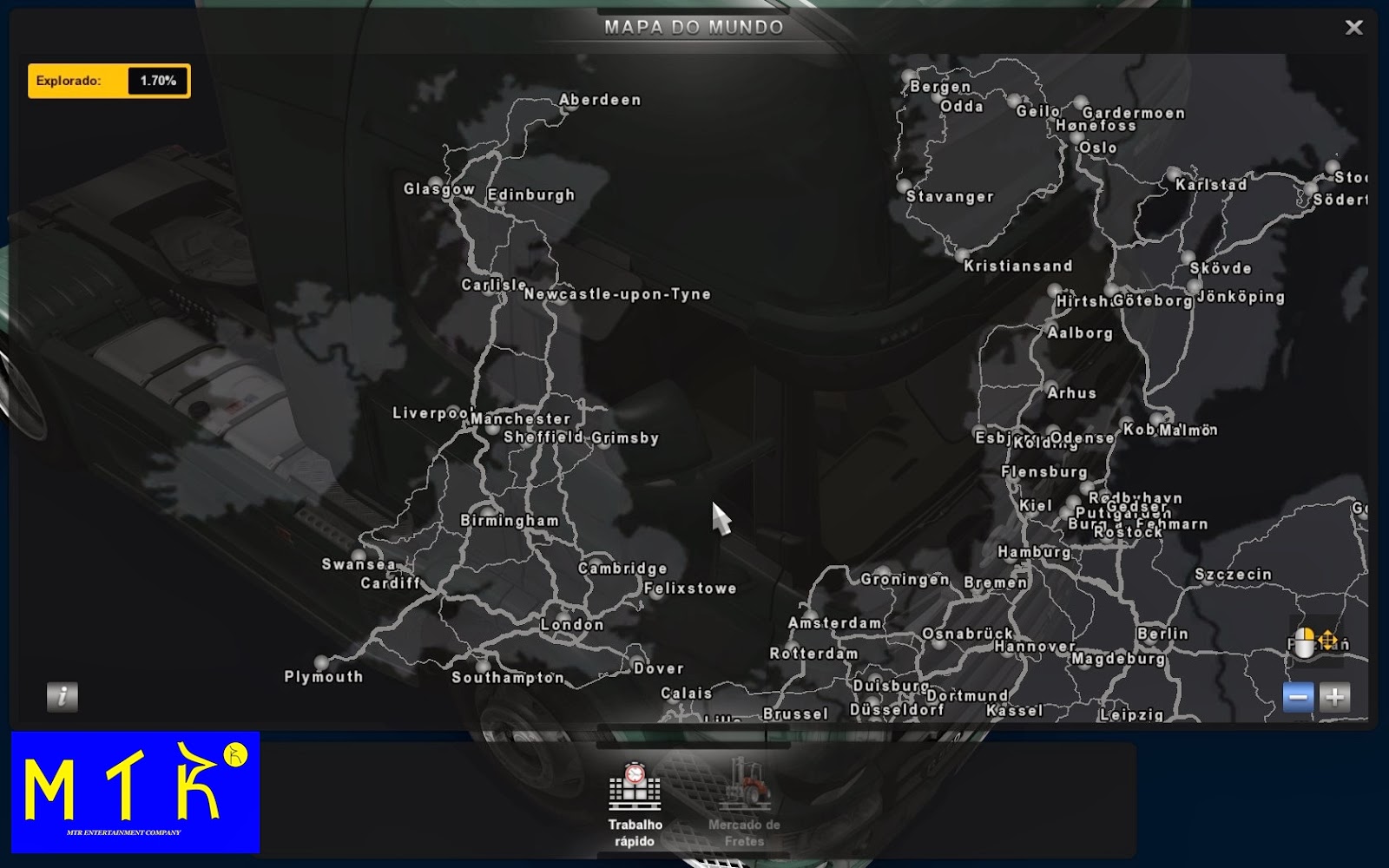
Task: Select the Hamburg city marker
Action: 1010,562
